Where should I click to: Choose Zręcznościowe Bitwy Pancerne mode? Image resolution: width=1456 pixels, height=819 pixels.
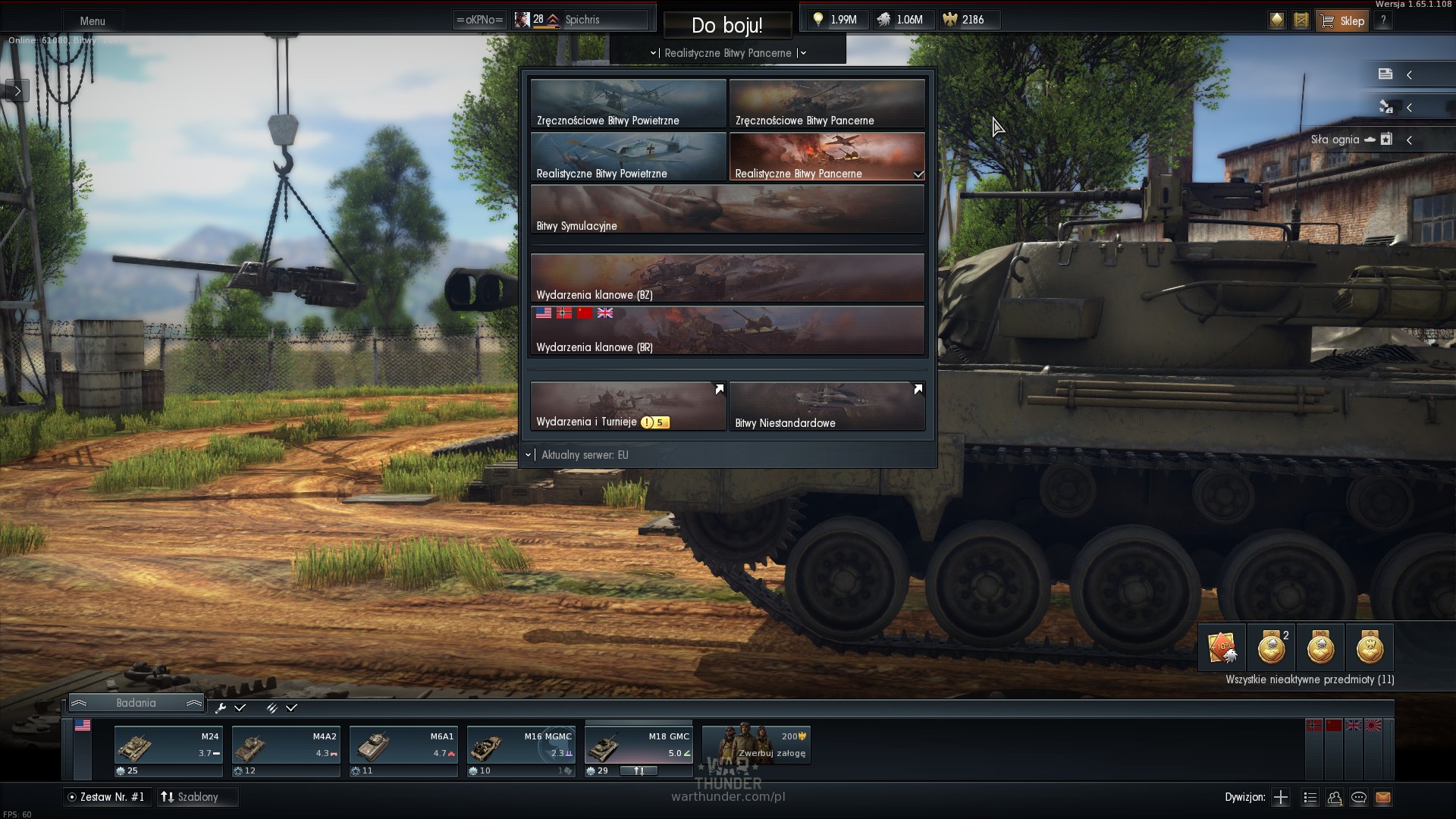point(827,104)
